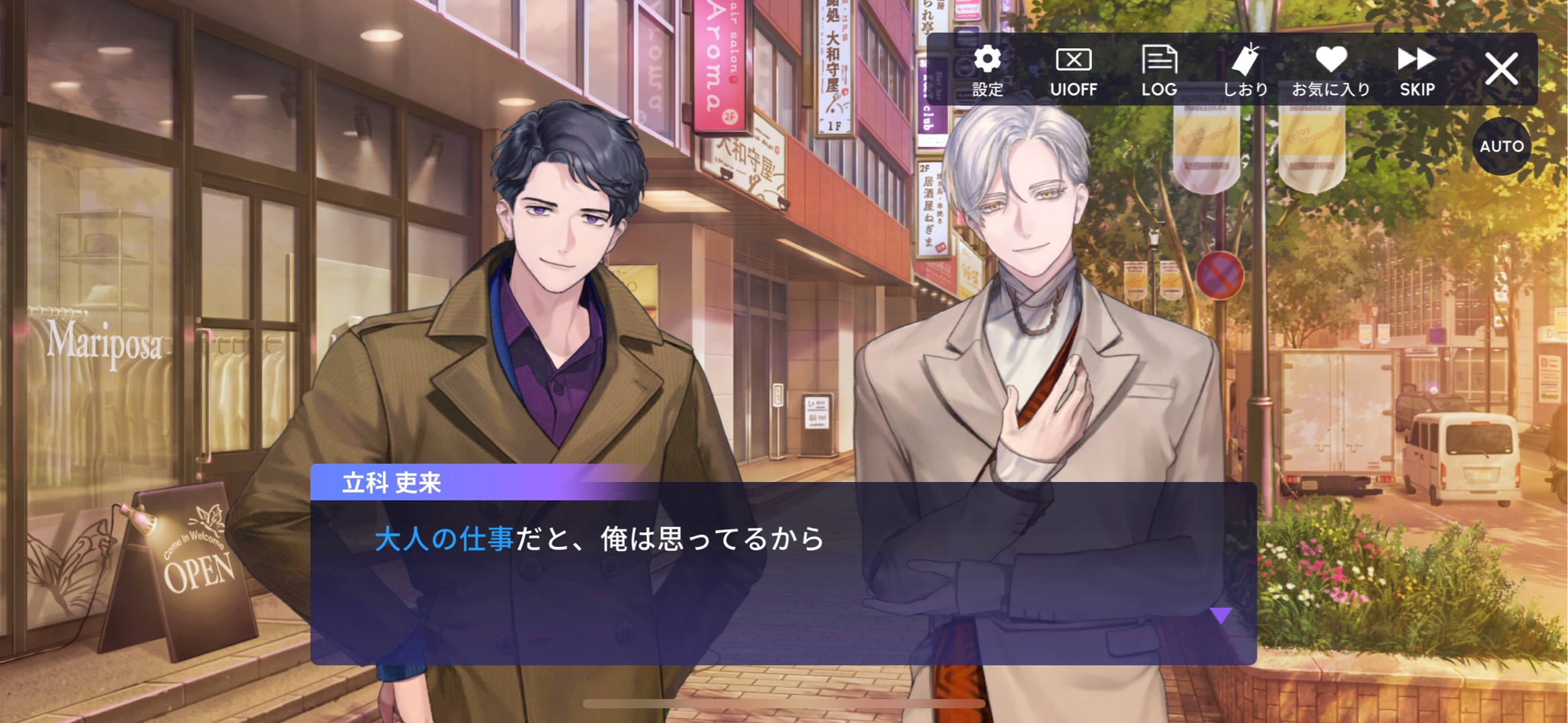This screenshot has height=723, width=1568.
Task: Open the dialogue LOG
Action: 1159,70
